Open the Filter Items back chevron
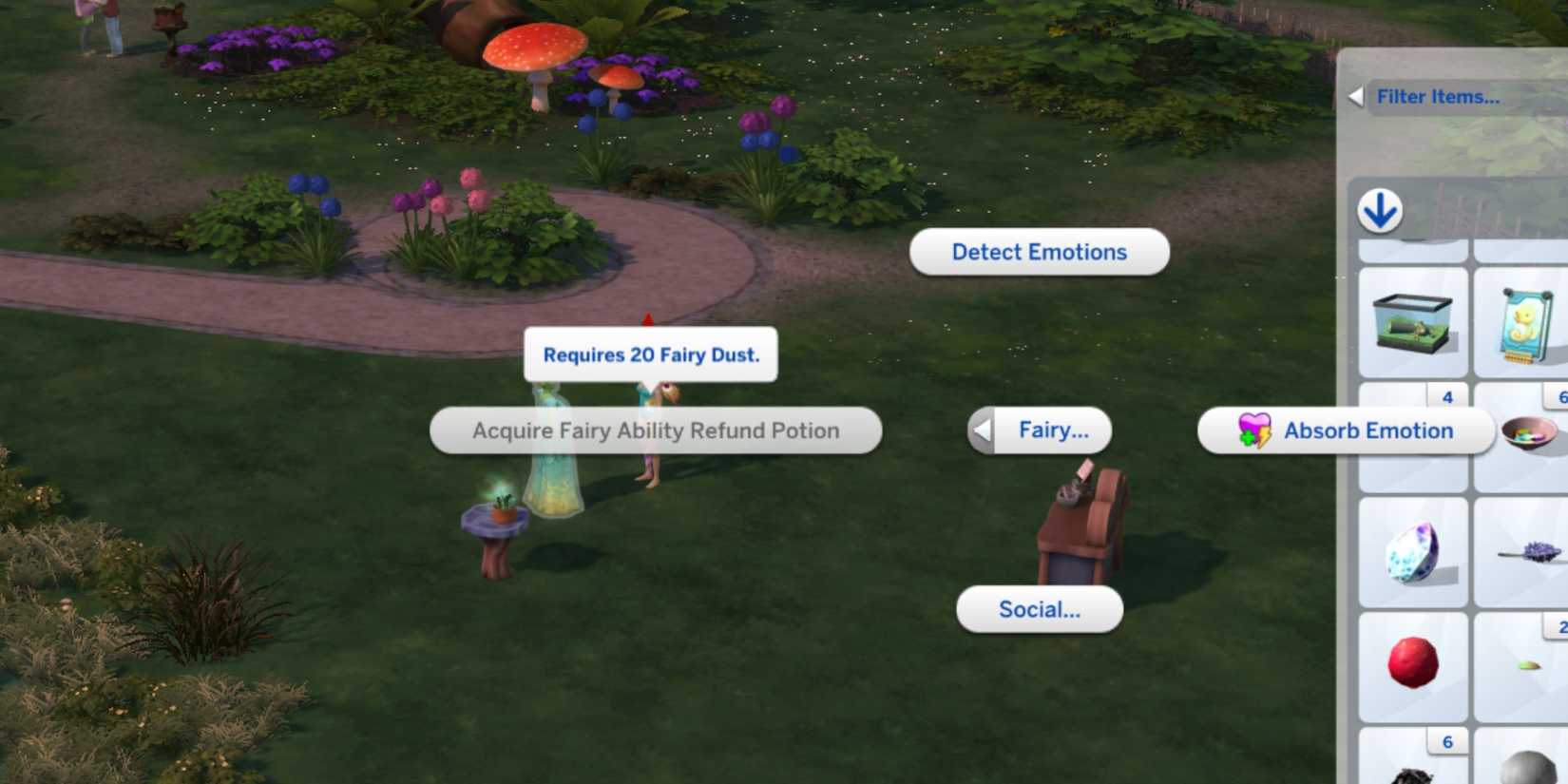This screenshot has height=784, width=1568. [x=1358, y=96]
